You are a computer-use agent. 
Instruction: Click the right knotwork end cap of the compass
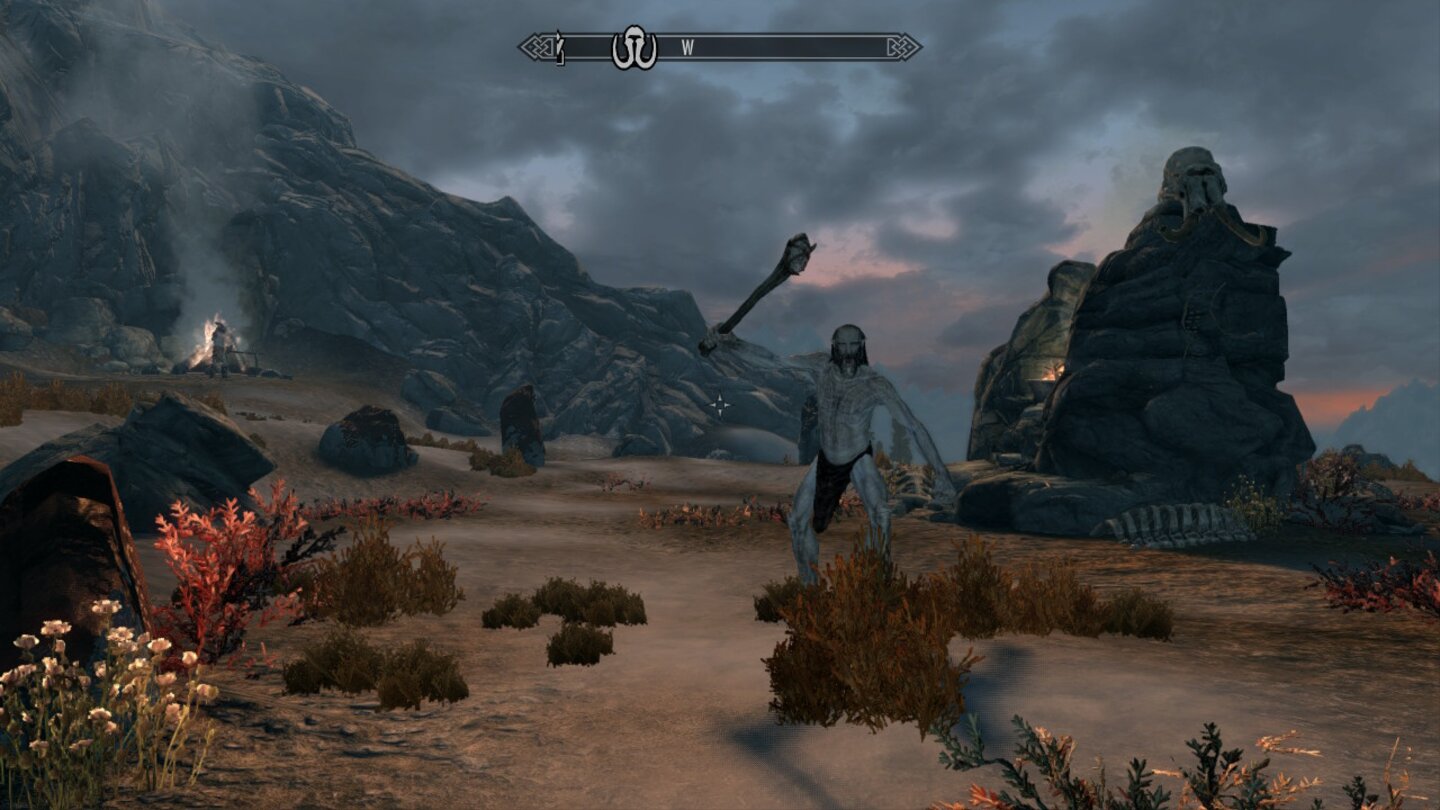point(901,44)
